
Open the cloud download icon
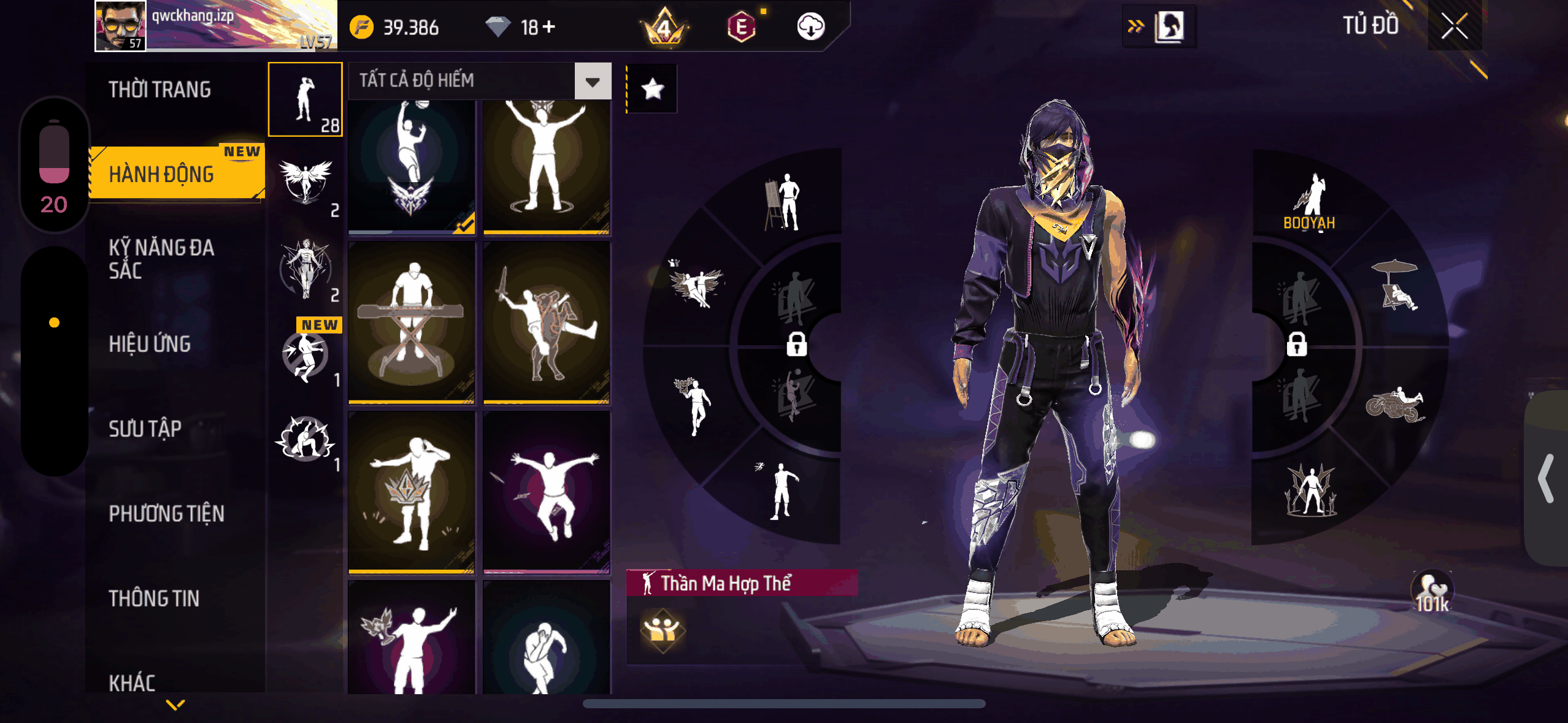[x=810, y=27]
